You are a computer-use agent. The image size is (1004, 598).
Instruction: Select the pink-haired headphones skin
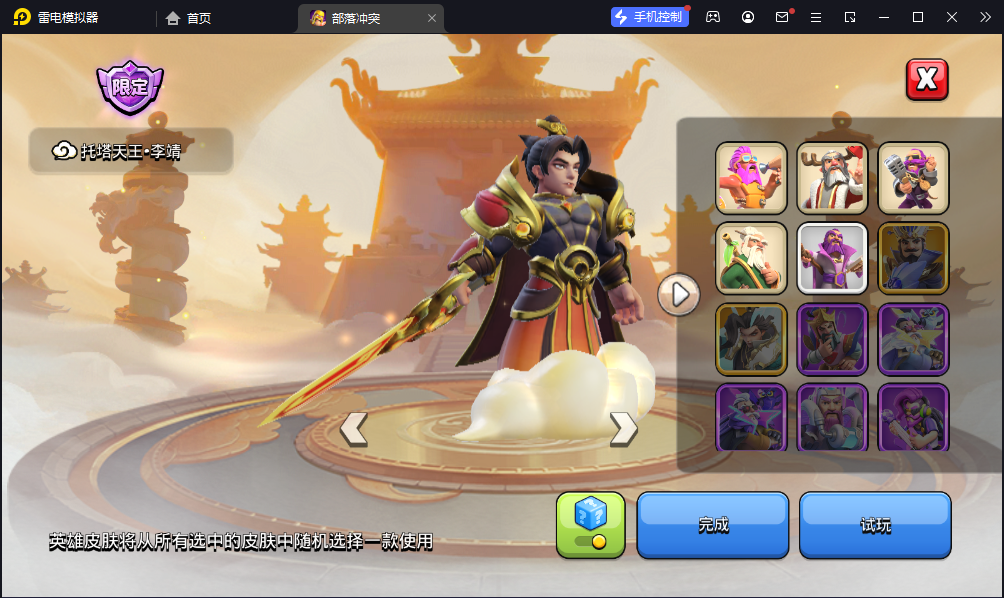click(913, 417)
